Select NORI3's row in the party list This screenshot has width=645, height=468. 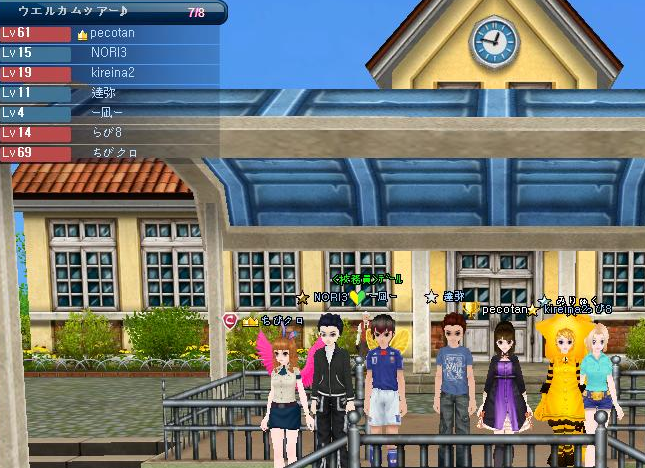(110, 53)
